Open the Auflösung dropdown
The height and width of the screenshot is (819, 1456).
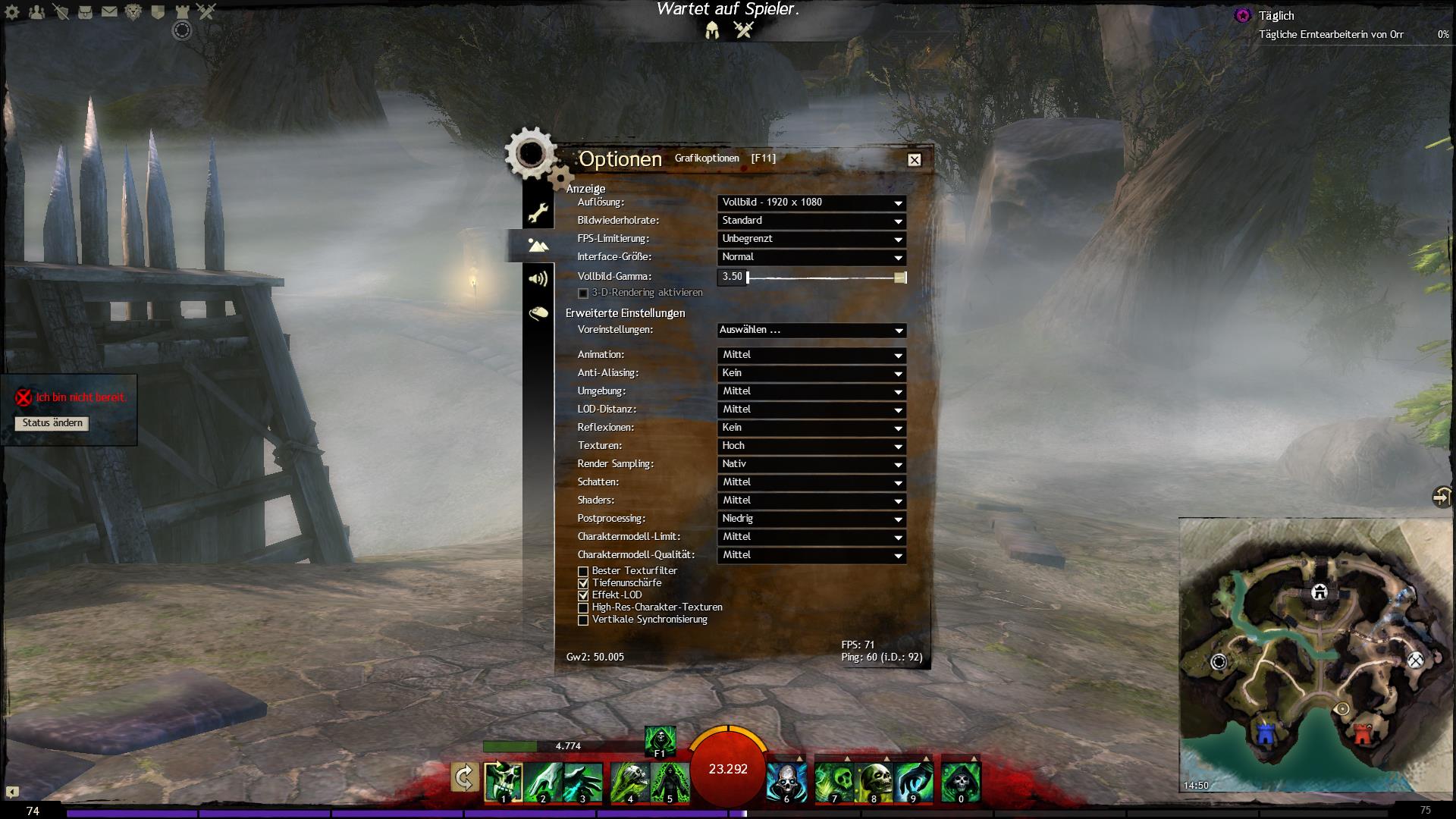click(x=811, y=202)
